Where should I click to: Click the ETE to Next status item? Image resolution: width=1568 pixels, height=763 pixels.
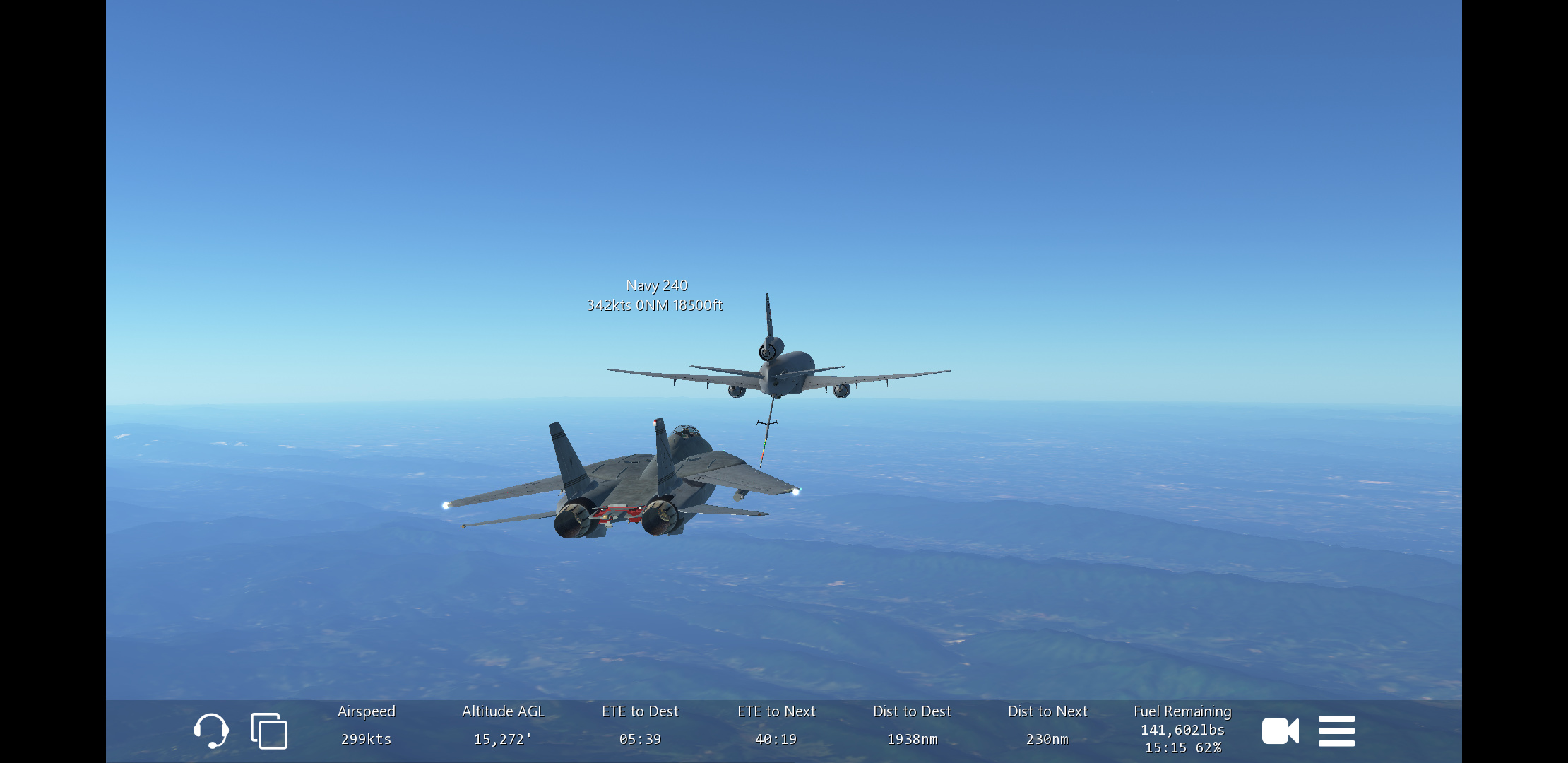776,726
